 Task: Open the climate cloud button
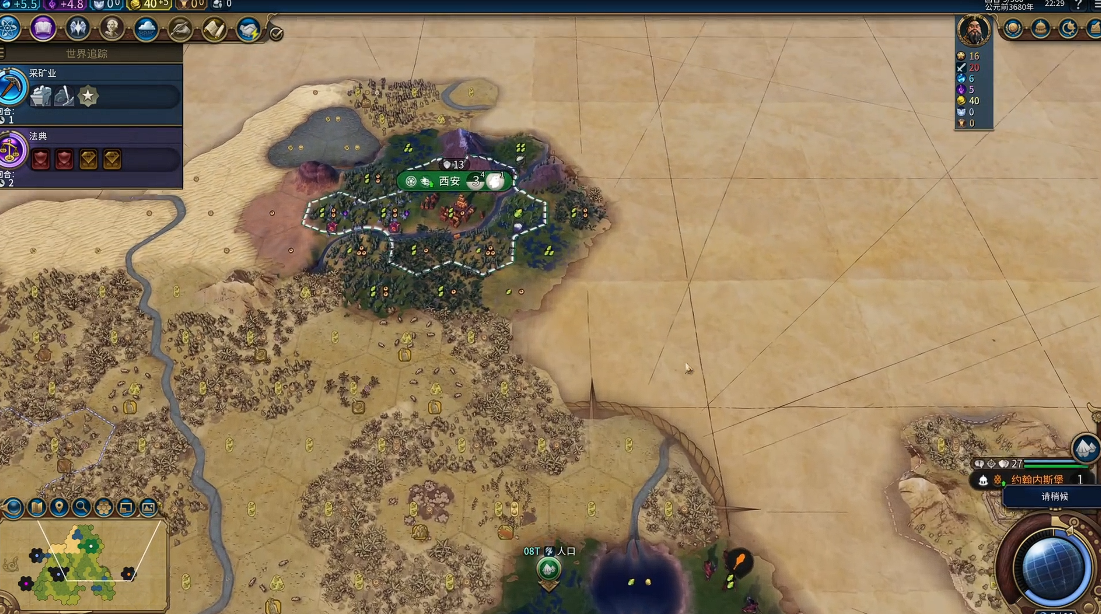[x=146, y=29]
